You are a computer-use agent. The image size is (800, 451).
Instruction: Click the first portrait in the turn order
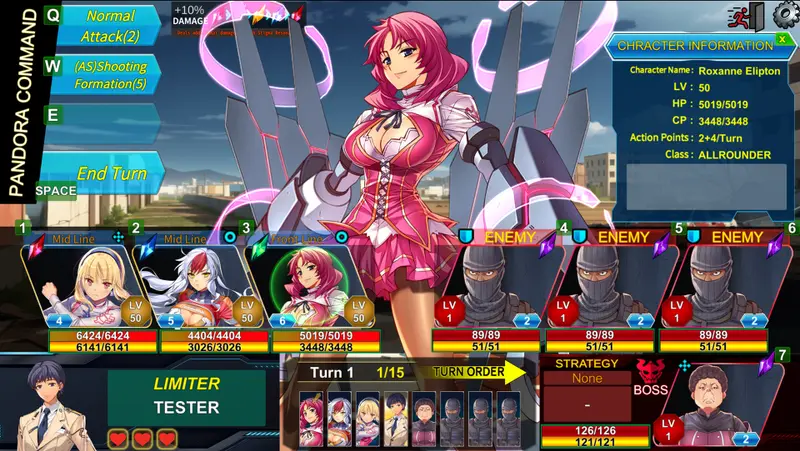tap(312, 418)
